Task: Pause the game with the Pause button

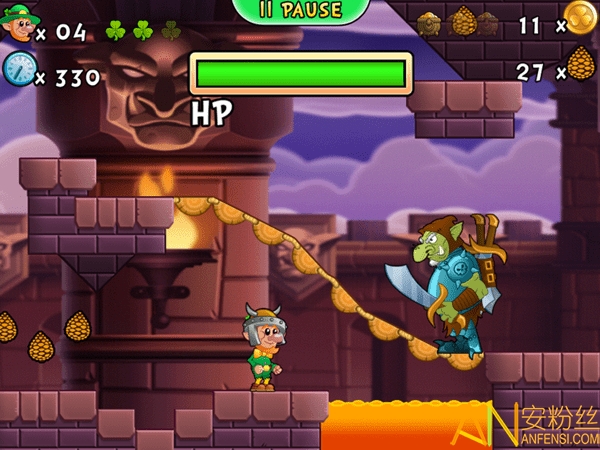Action: point(300,11)
